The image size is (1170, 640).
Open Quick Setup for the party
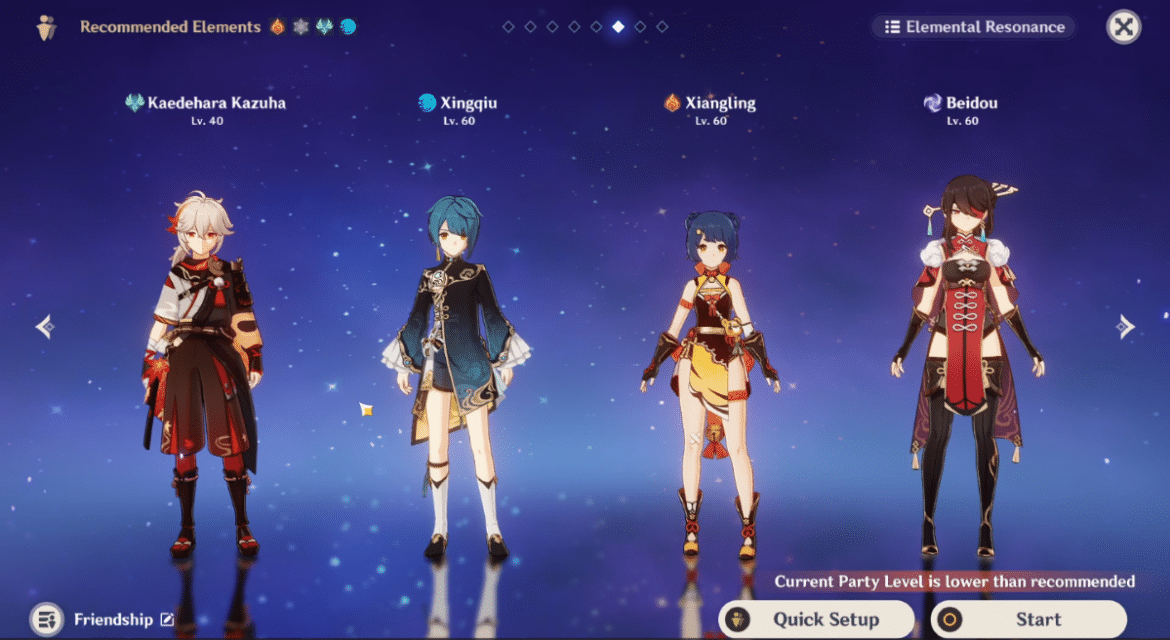point(816,619)
